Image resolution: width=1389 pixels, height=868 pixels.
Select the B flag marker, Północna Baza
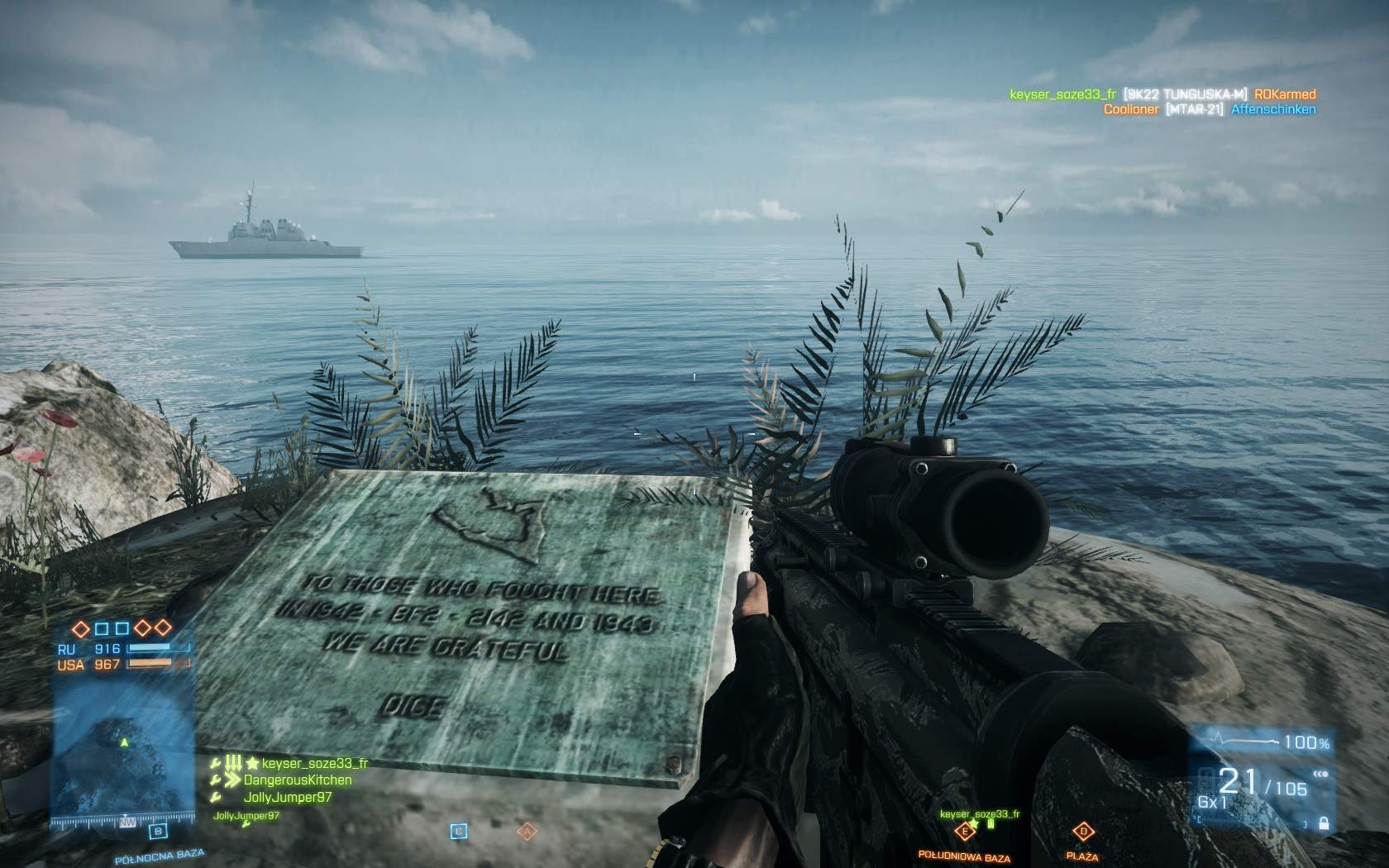tap(158, 832)
